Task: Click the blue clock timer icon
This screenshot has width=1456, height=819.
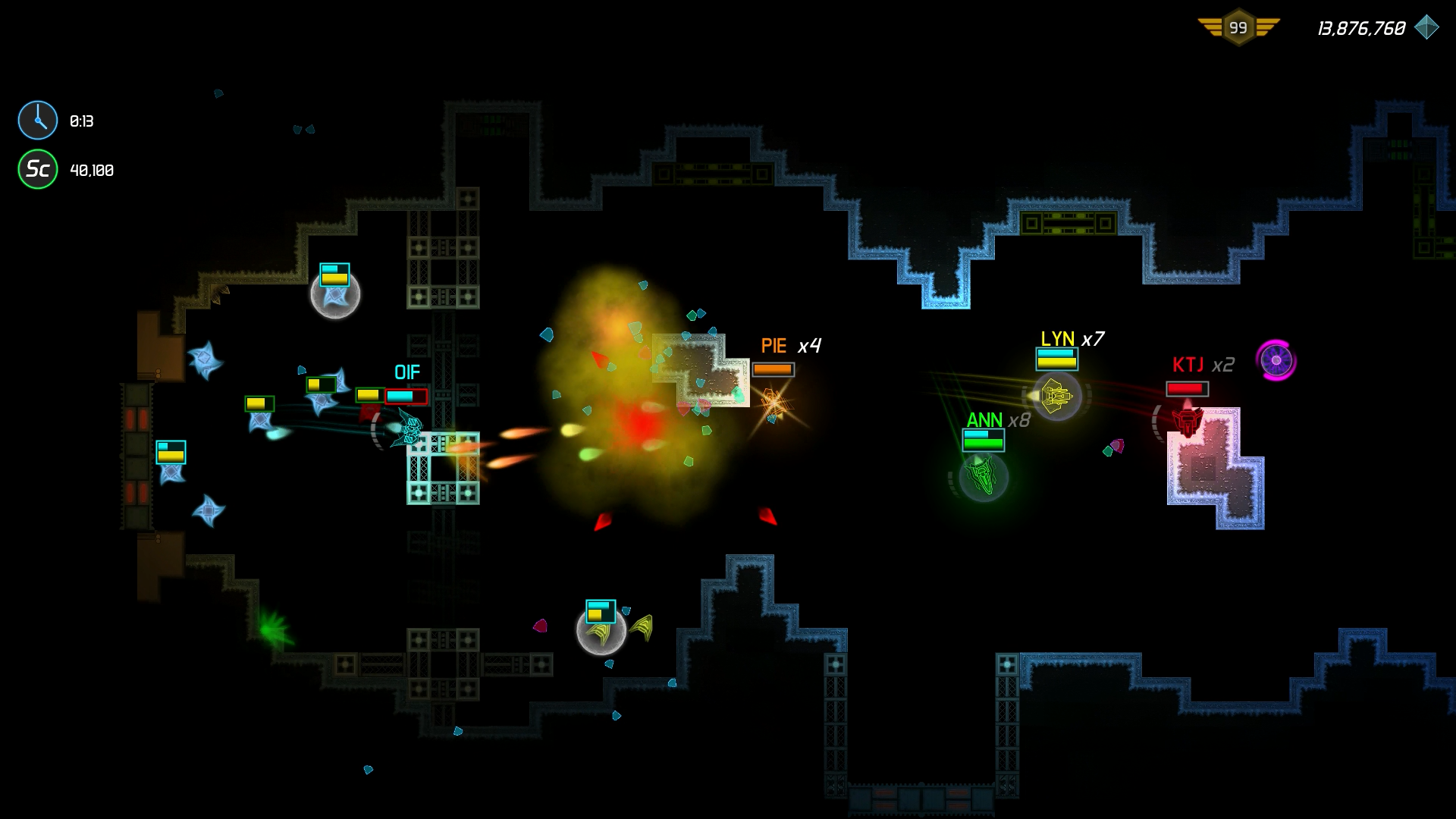Action: click(38, 121)
